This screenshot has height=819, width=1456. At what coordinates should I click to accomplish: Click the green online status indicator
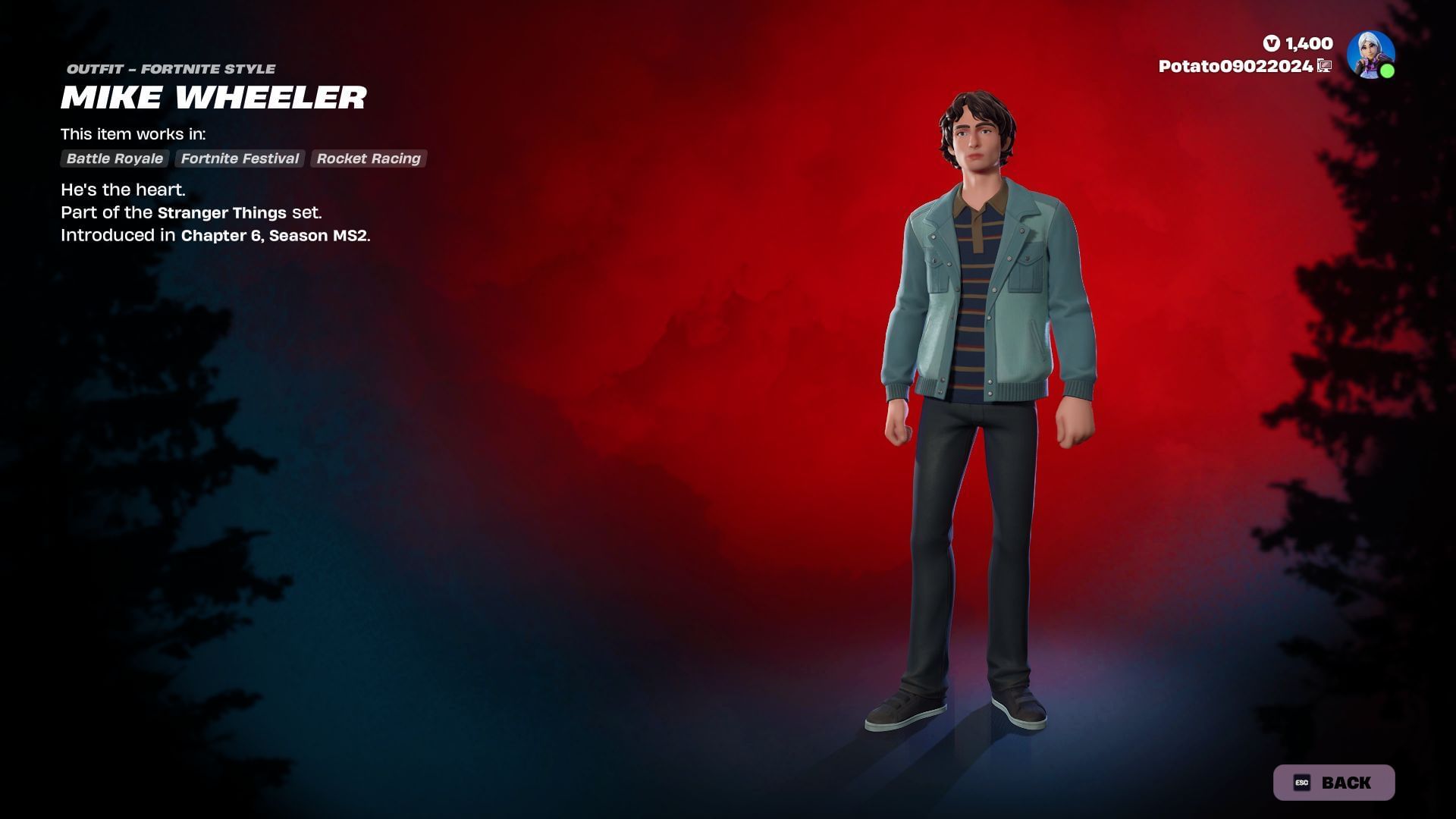pyautogui.click(x=1388, y=71)
